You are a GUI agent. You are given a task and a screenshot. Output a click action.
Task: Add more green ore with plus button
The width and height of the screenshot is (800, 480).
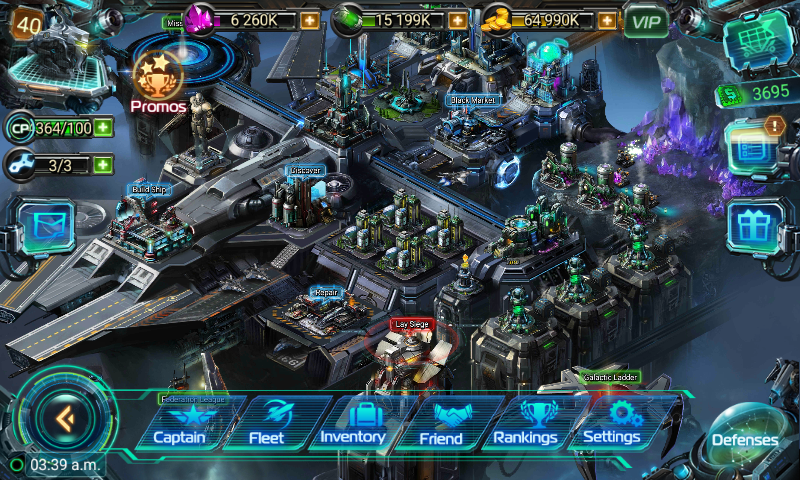tap(457, 19)
